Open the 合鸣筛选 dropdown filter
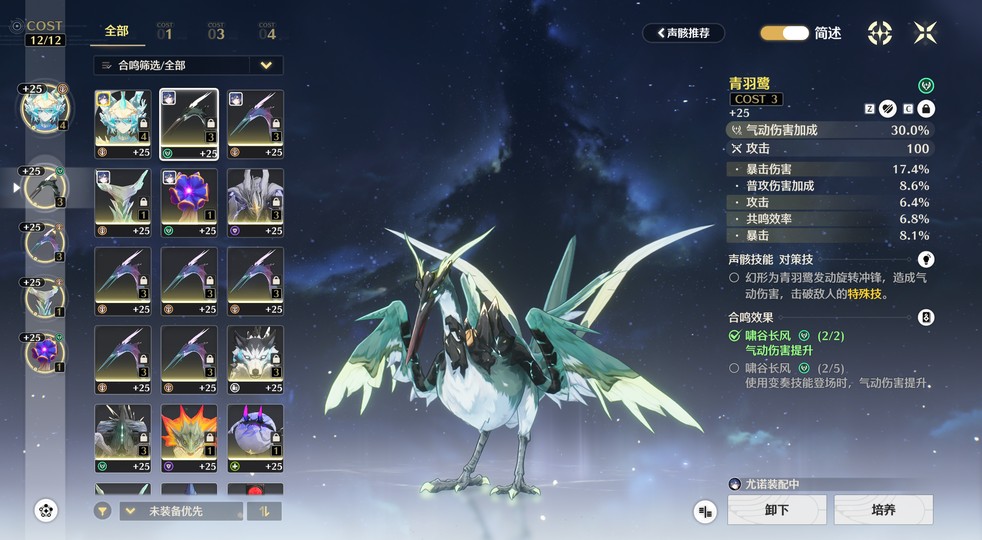982x540 pixels. pyautogui.click(x=188, y=65)
